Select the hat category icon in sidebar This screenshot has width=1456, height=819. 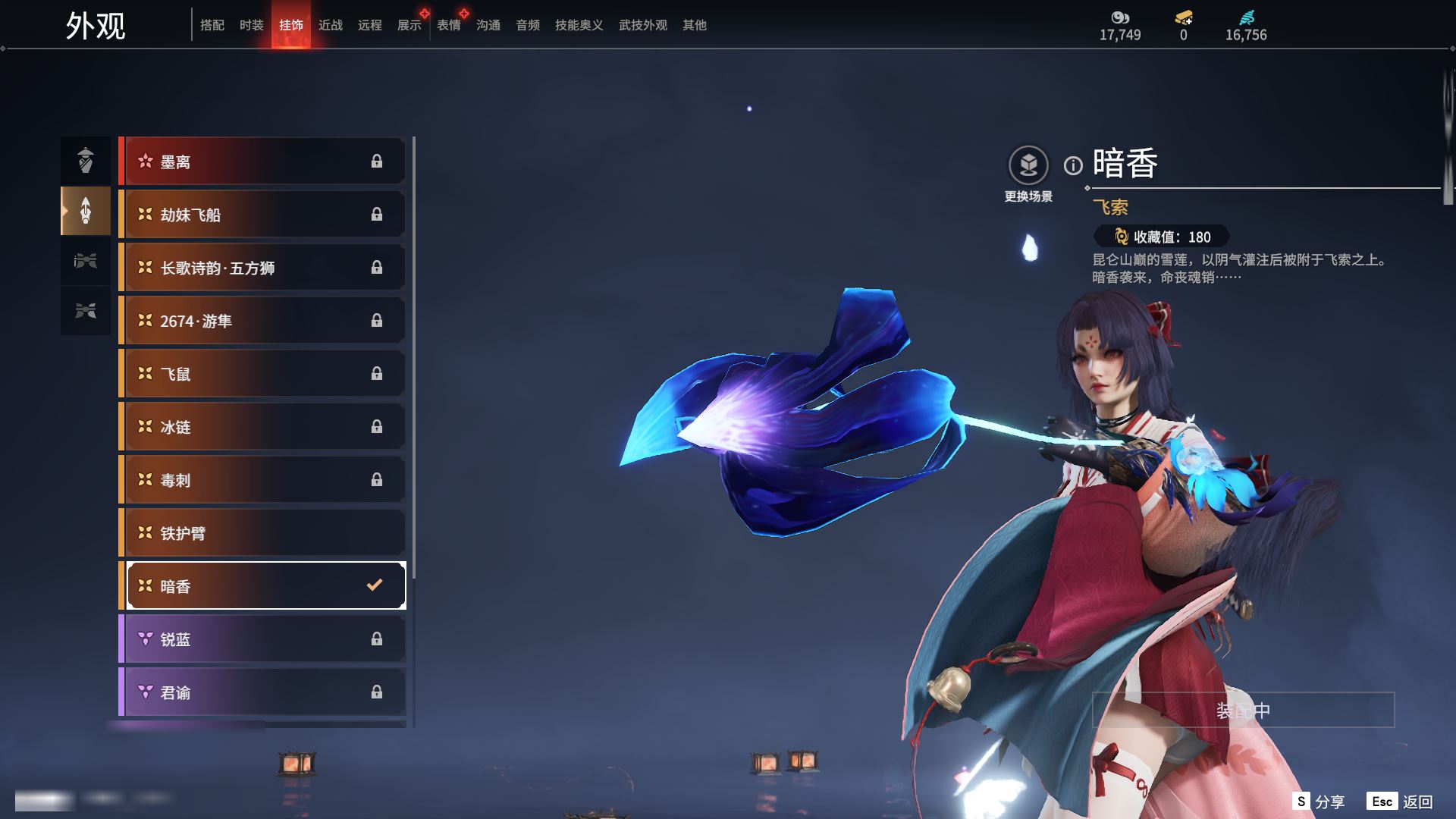[x=86, y=160]
